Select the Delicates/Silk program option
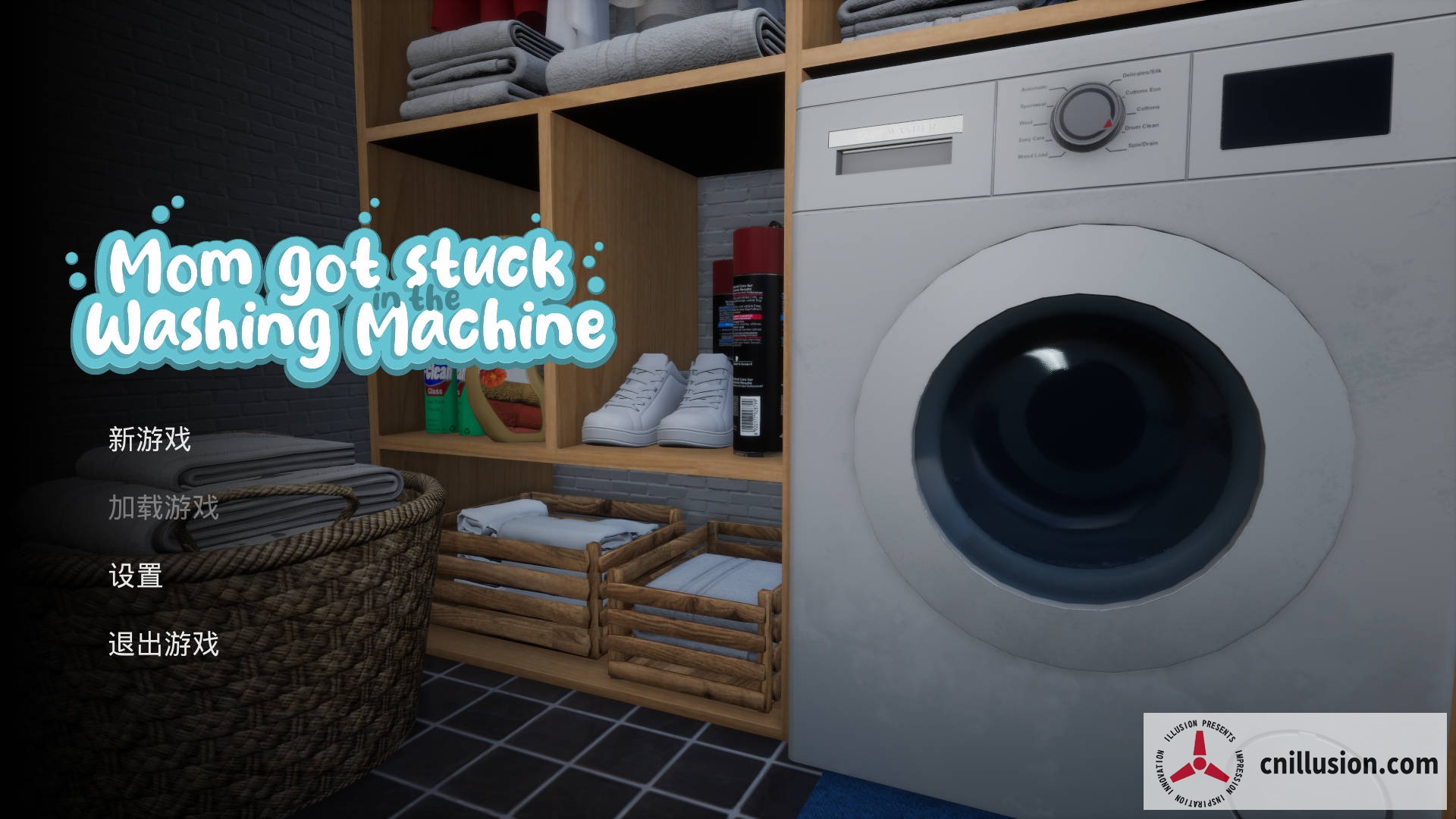 pyautogui.click(x=1141, y=74)
